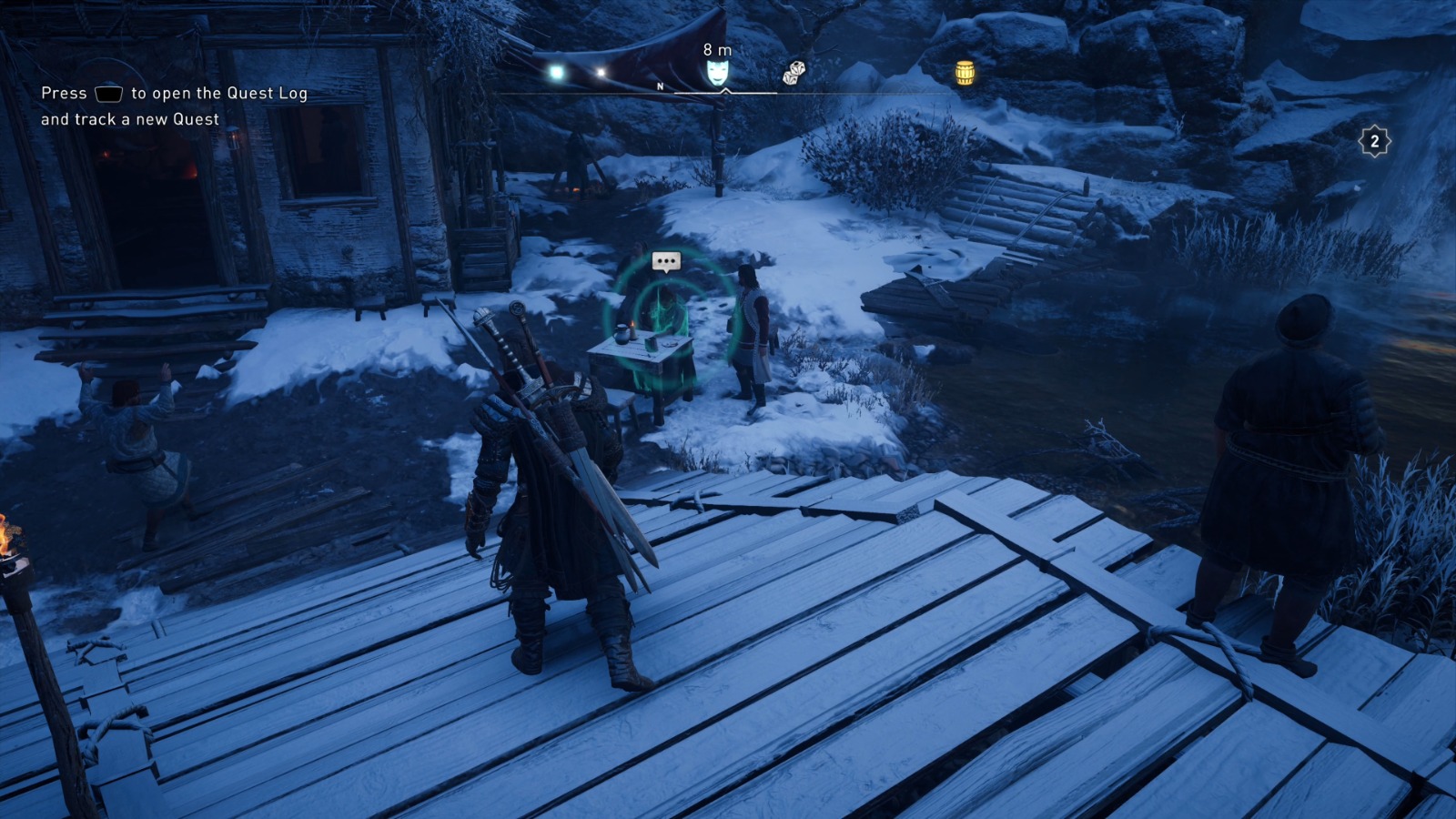Click the glowing candle on the table
Screen dimensions: 1456x819
[x=632, y=329]
